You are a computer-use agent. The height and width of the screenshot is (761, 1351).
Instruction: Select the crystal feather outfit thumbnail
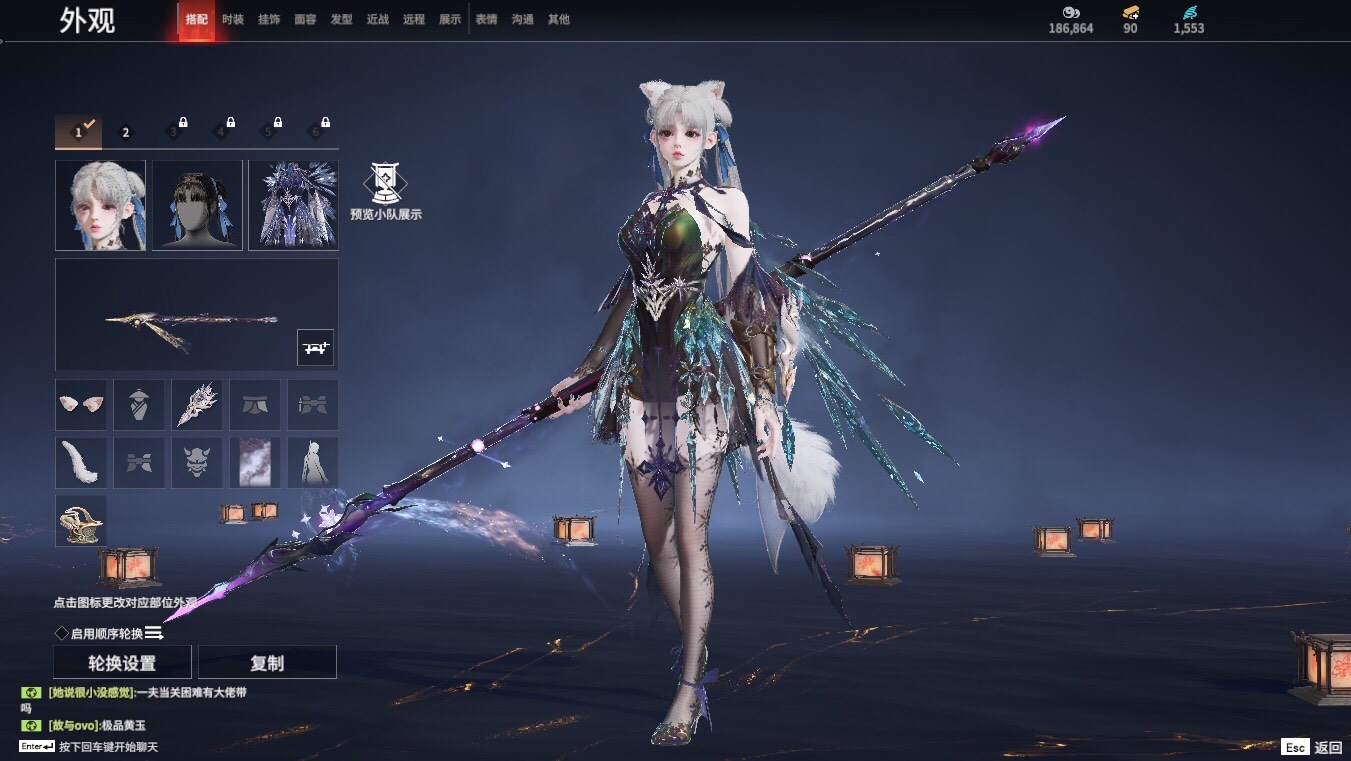click(x=293, y=205)
